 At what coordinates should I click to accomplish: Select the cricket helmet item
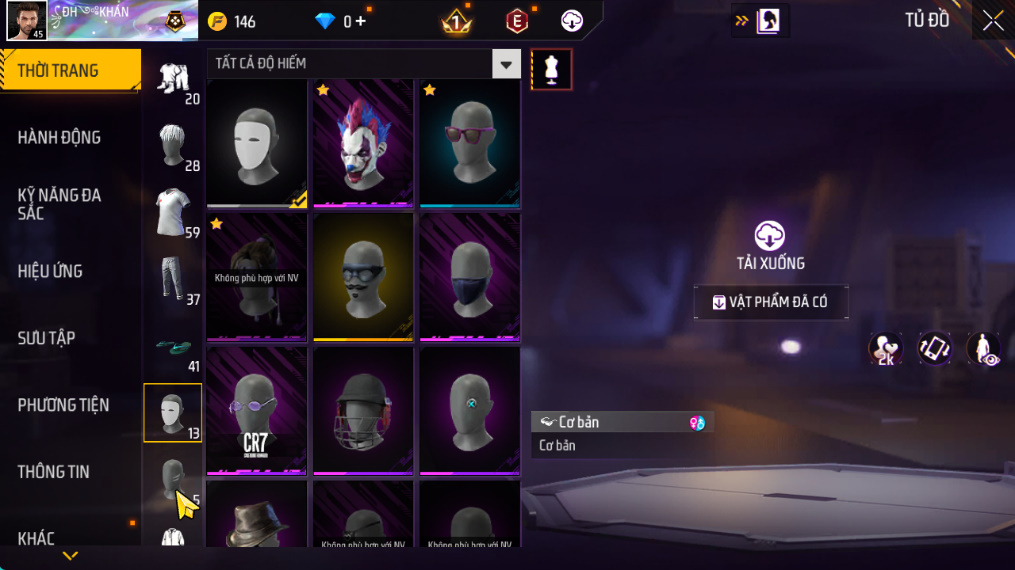pyautogui.click(x=363, y=410)
